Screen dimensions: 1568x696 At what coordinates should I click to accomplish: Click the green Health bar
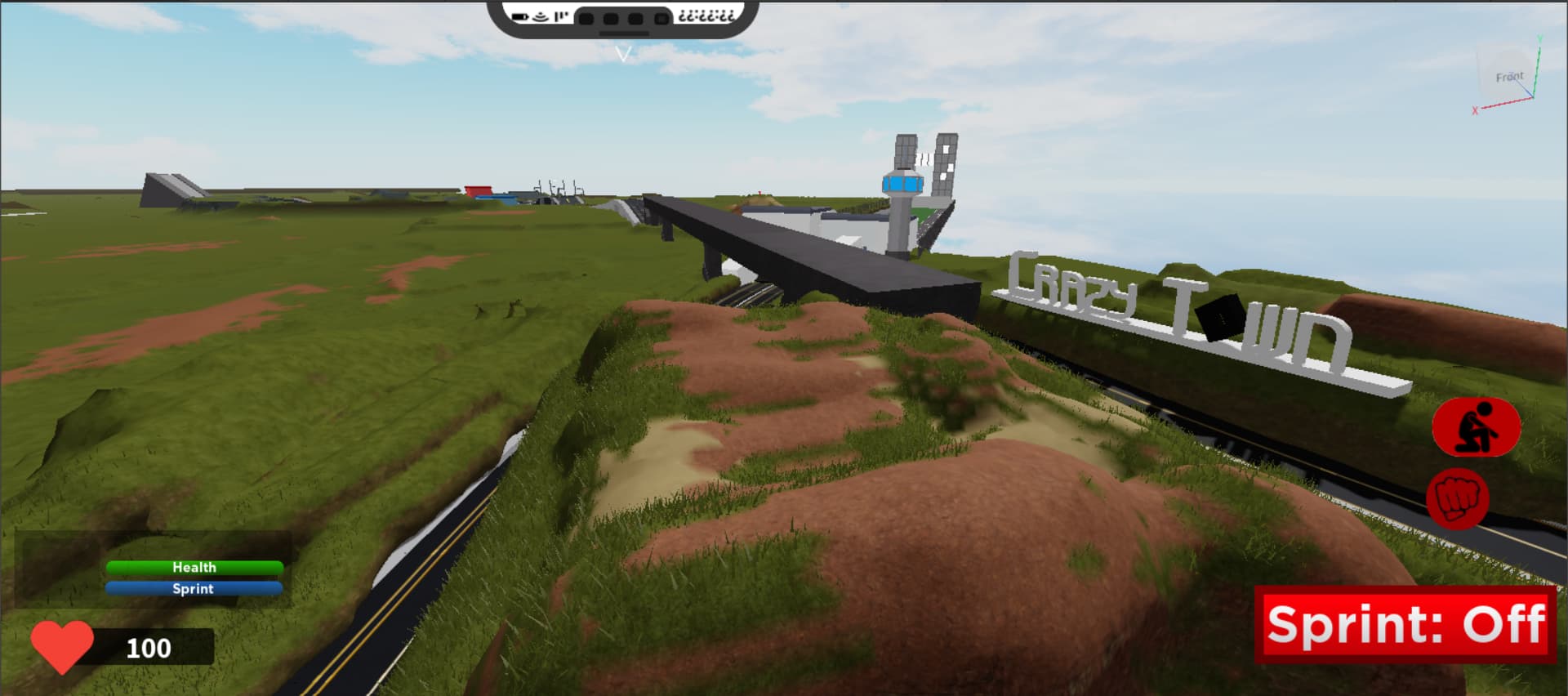pyautogui.click(x=194, y=567)
